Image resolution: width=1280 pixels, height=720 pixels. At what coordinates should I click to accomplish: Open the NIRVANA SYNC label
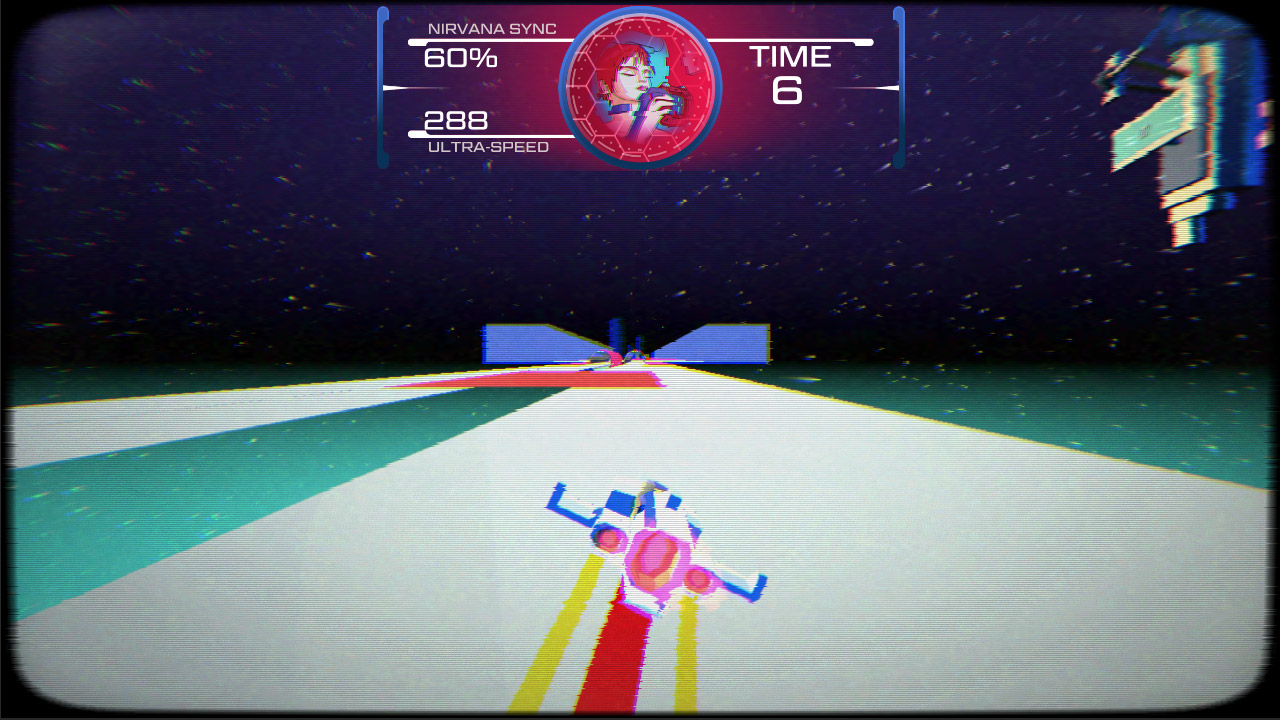coord(490,28)
